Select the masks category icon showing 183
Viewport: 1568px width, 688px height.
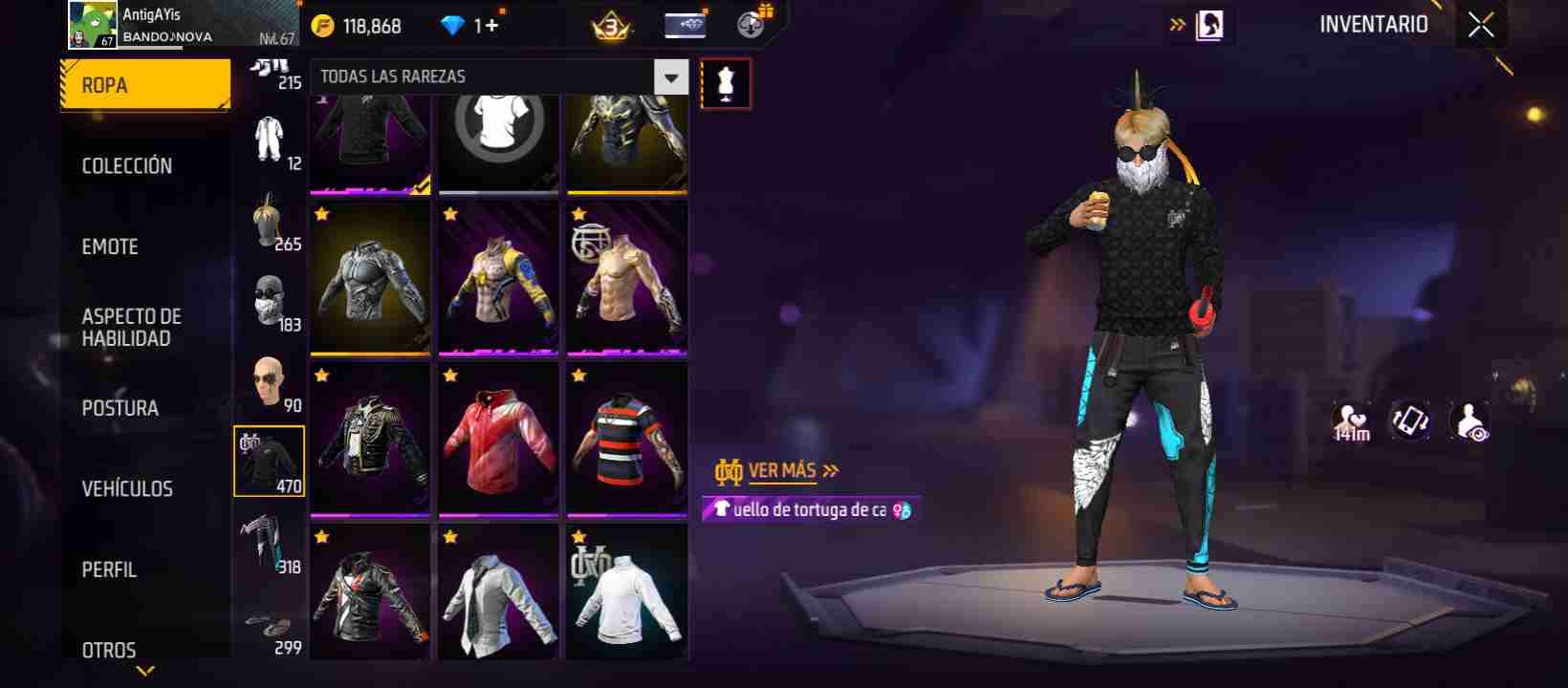(x=271, y=301)
